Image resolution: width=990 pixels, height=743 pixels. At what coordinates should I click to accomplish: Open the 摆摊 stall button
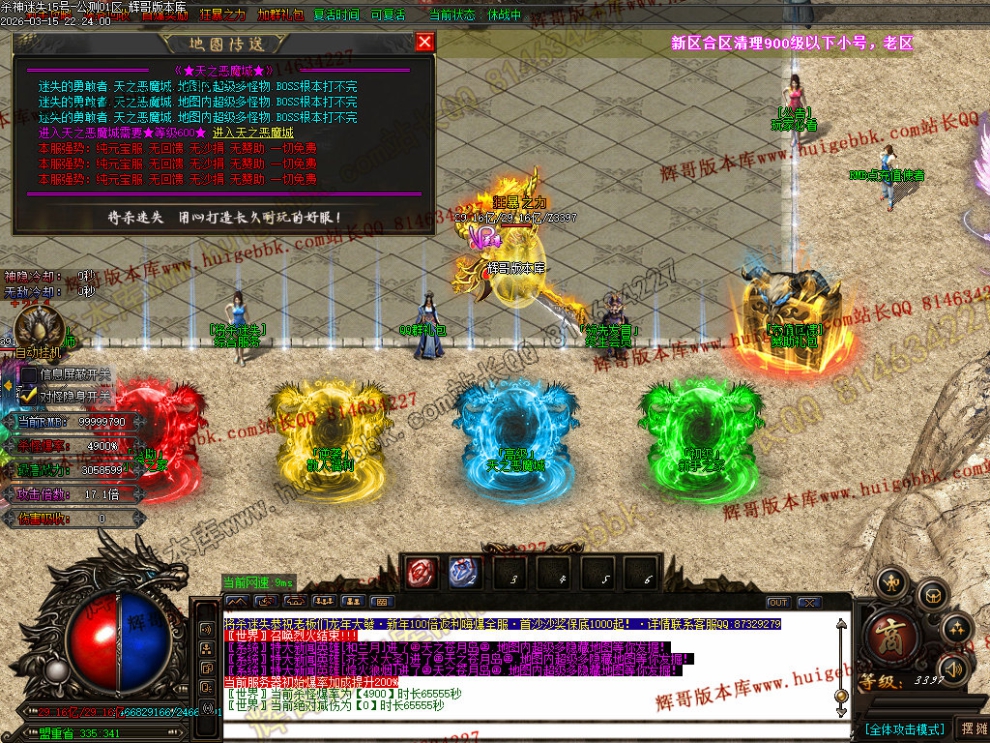coord(972,728)
